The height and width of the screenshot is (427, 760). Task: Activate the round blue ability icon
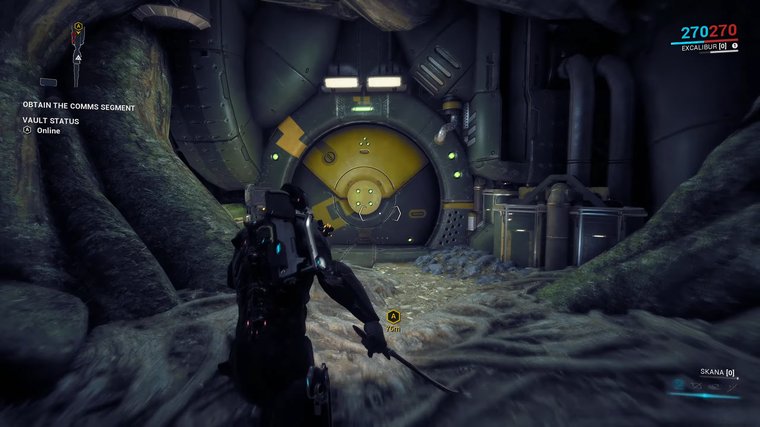(680, 383)
